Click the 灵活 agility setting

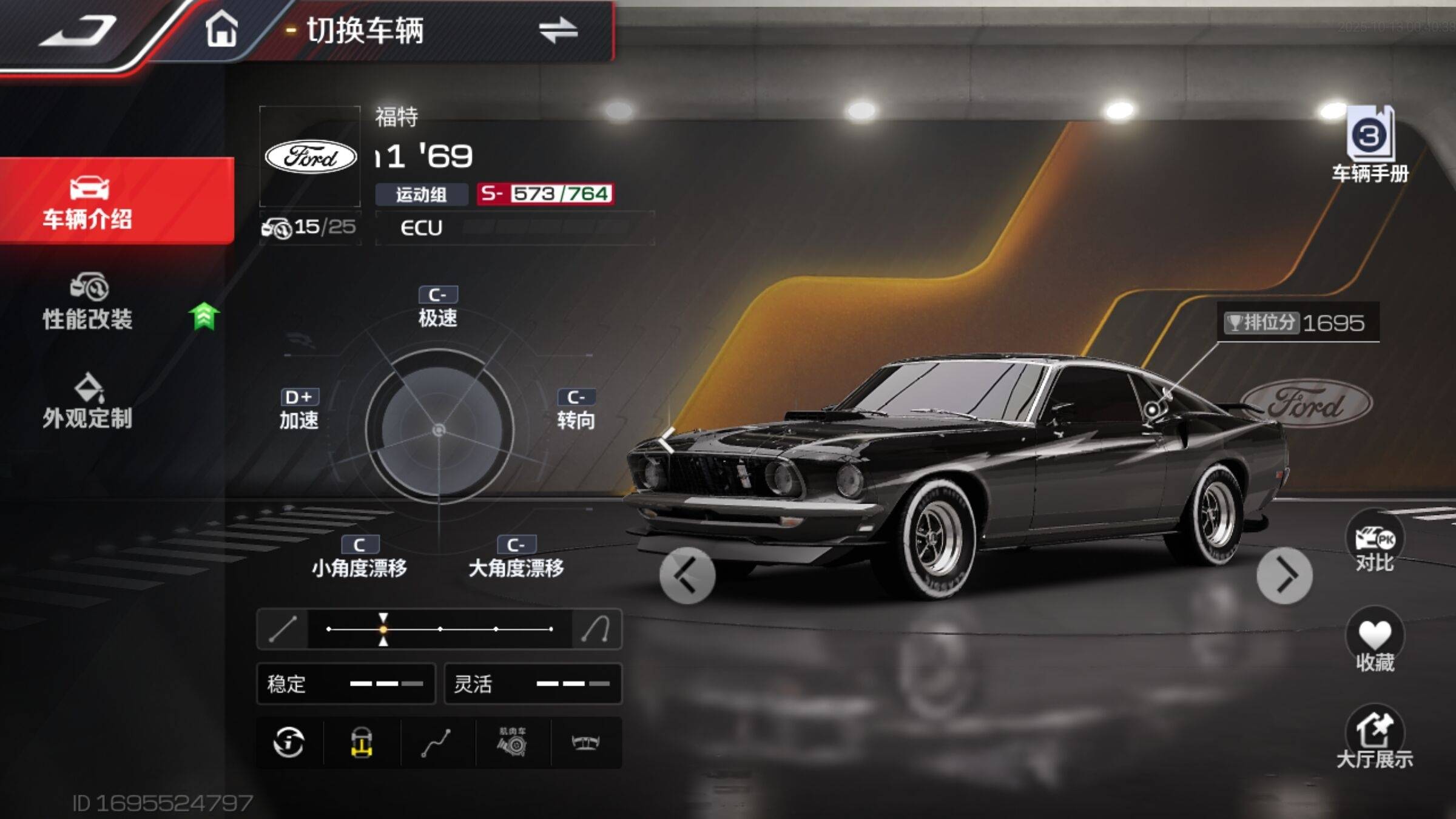tap(533, 684)
